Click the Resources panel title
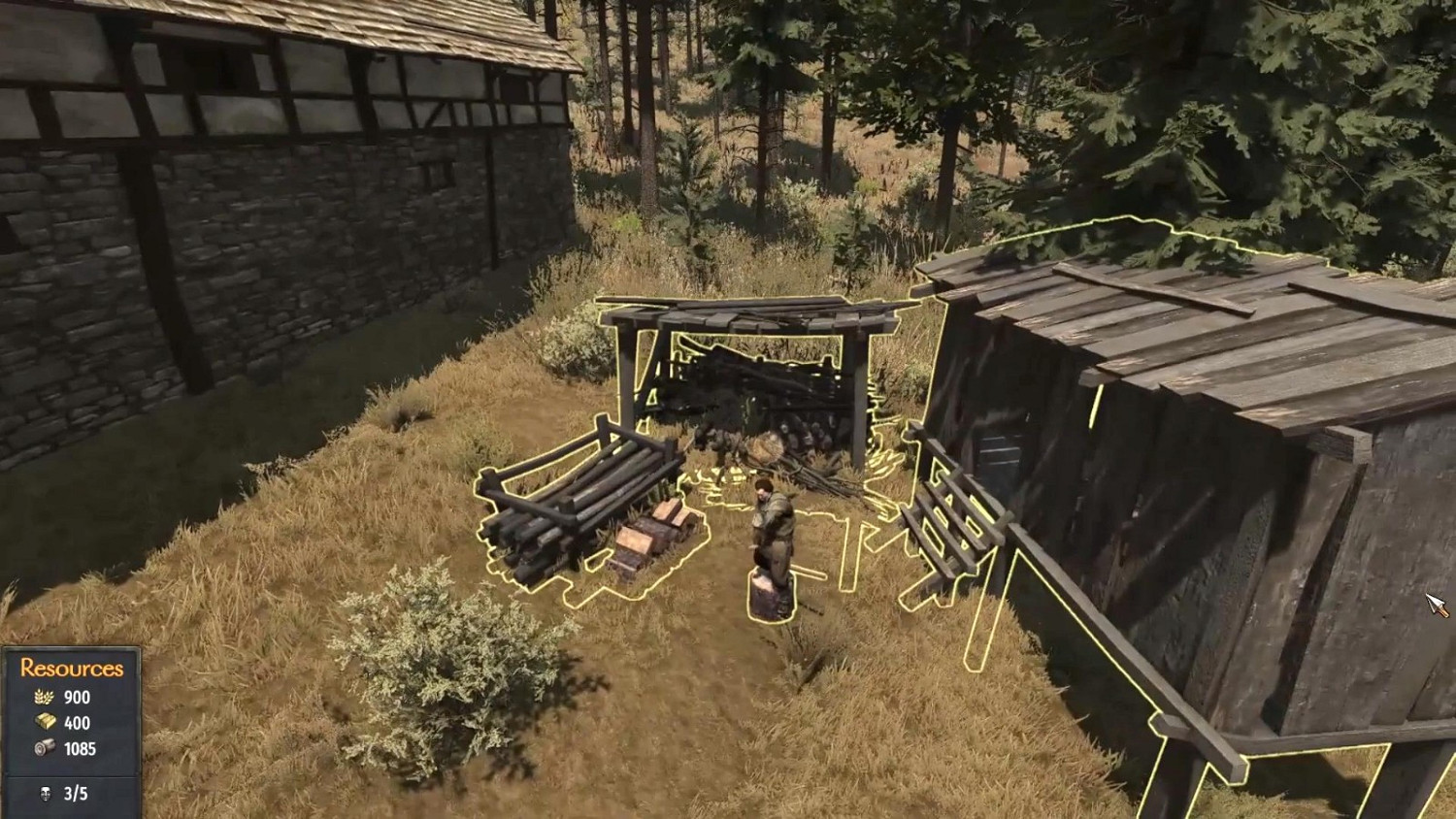The image size is (1456, 819). pos(71,667)
